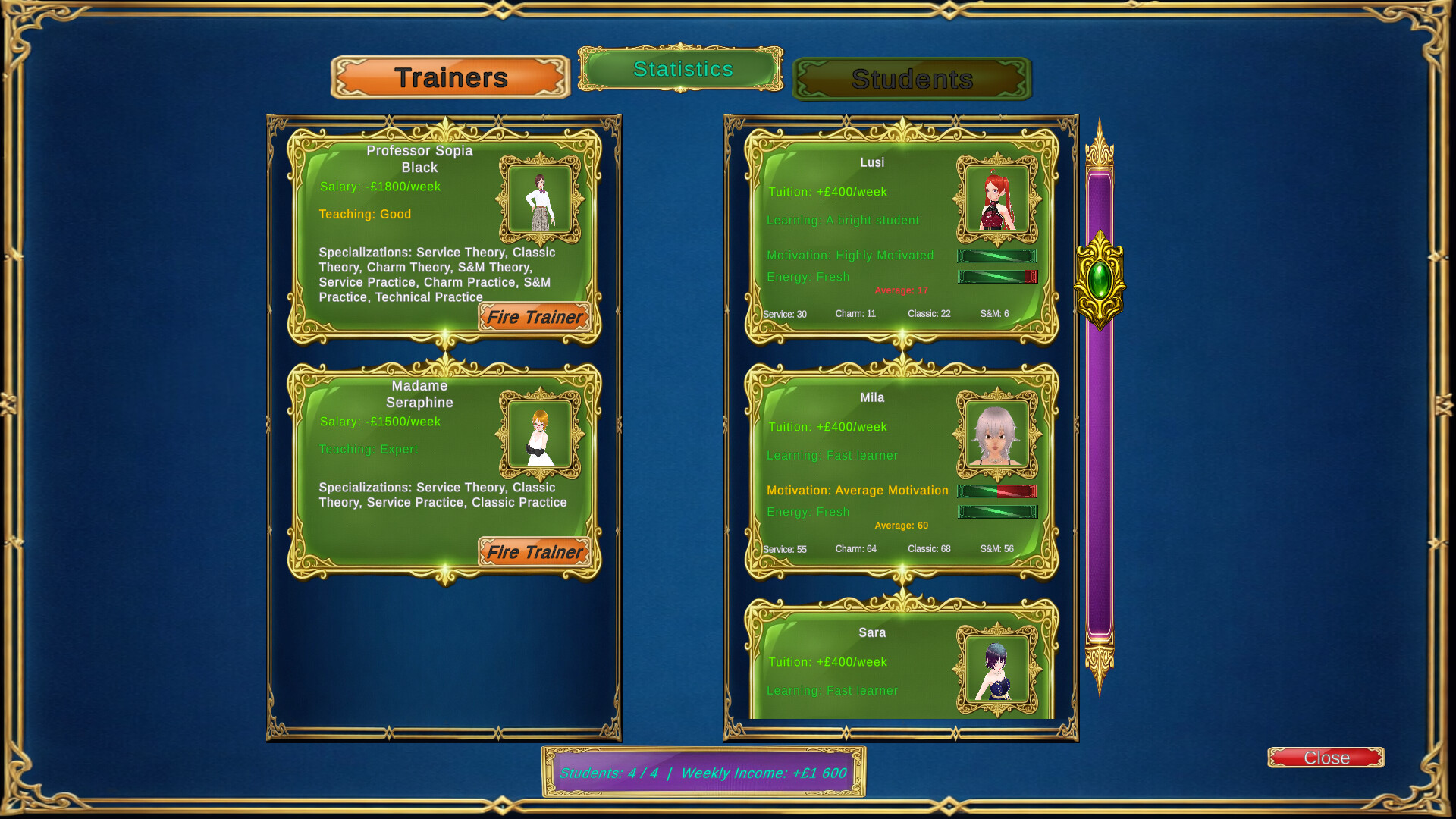Click the weekly income banner
The width and height of the screenshot is (1456, 819).
pos(704,773)
